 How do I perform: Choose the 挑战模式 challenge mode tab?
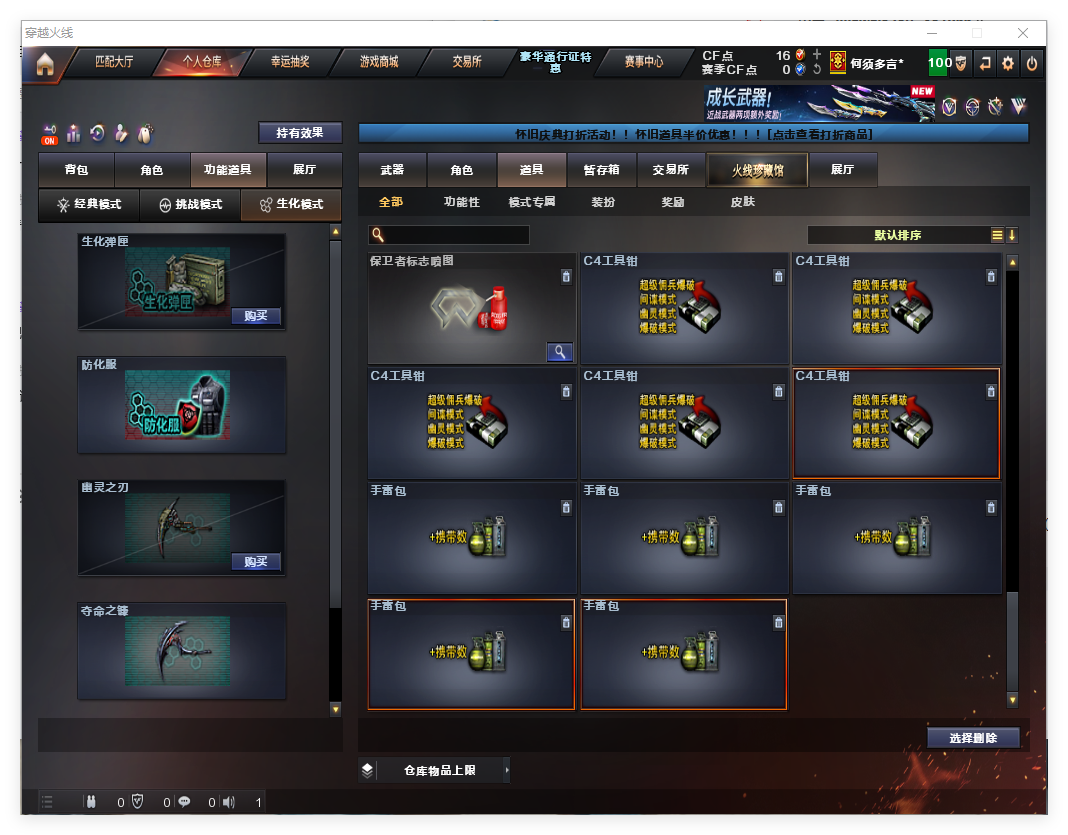tap(190, 204)
